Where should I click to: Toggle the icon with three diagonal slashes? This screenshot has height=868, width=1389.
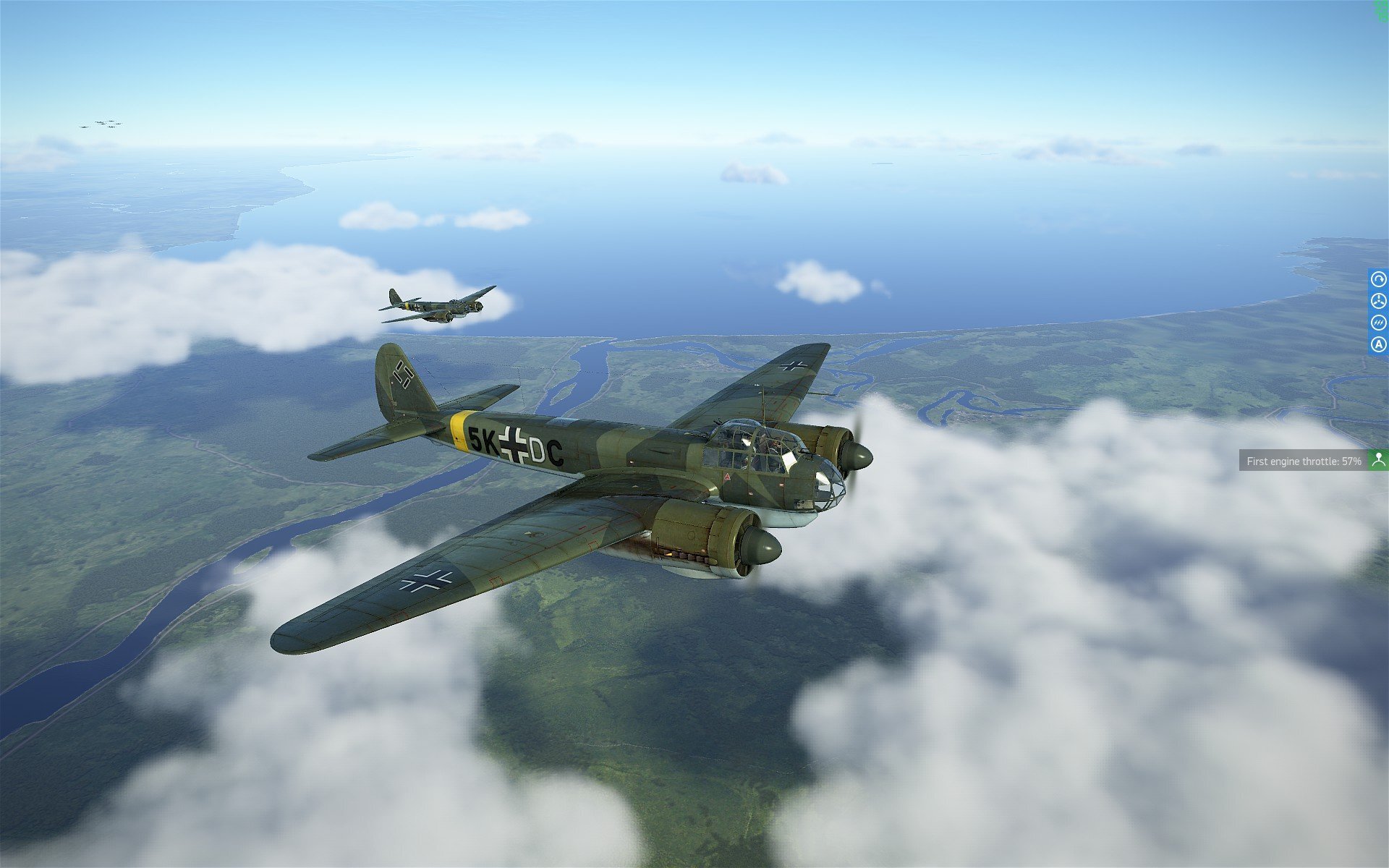pyautogui.click(x=1378, y=323)
